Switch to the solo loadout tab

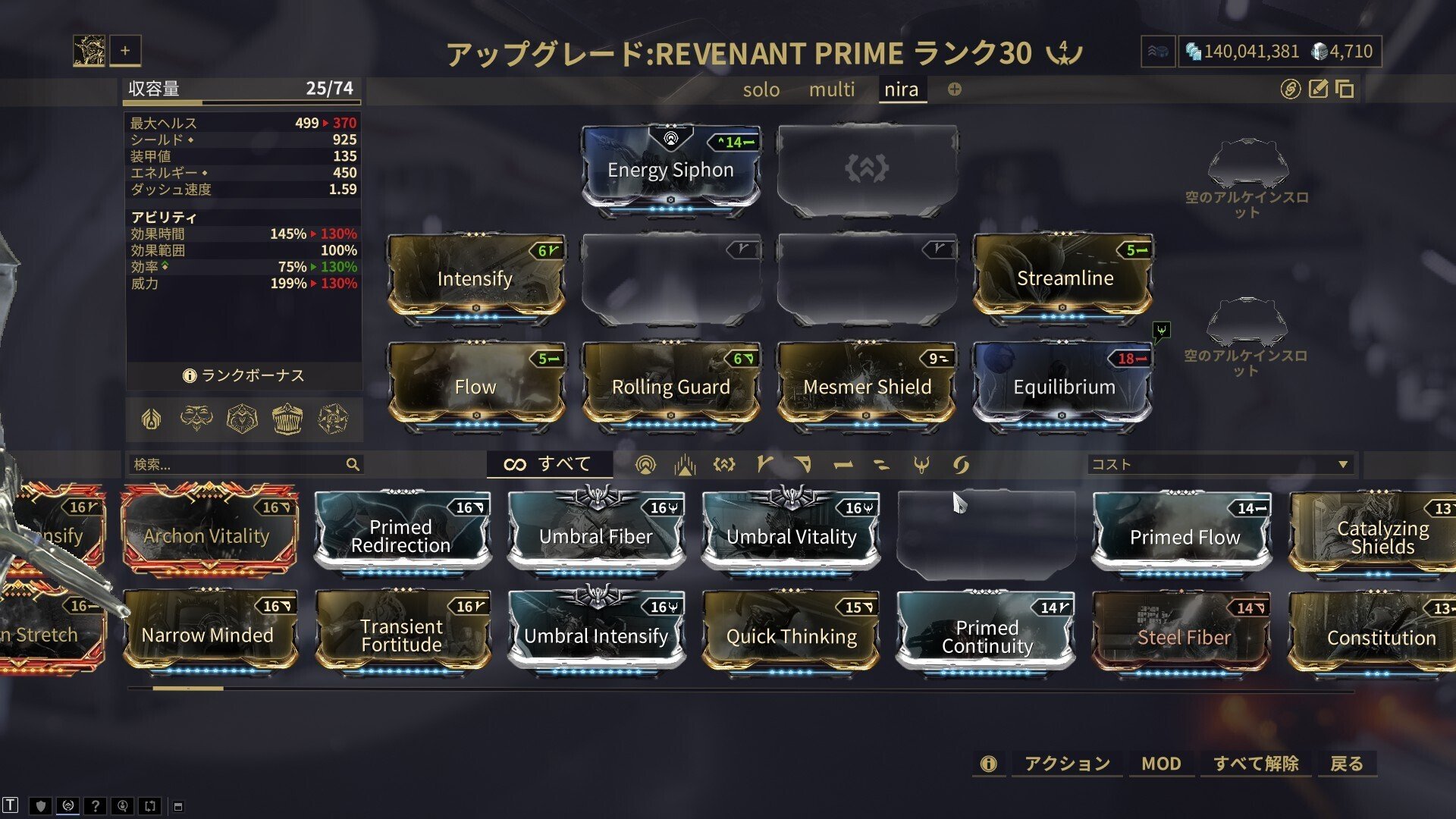point(761,89)
